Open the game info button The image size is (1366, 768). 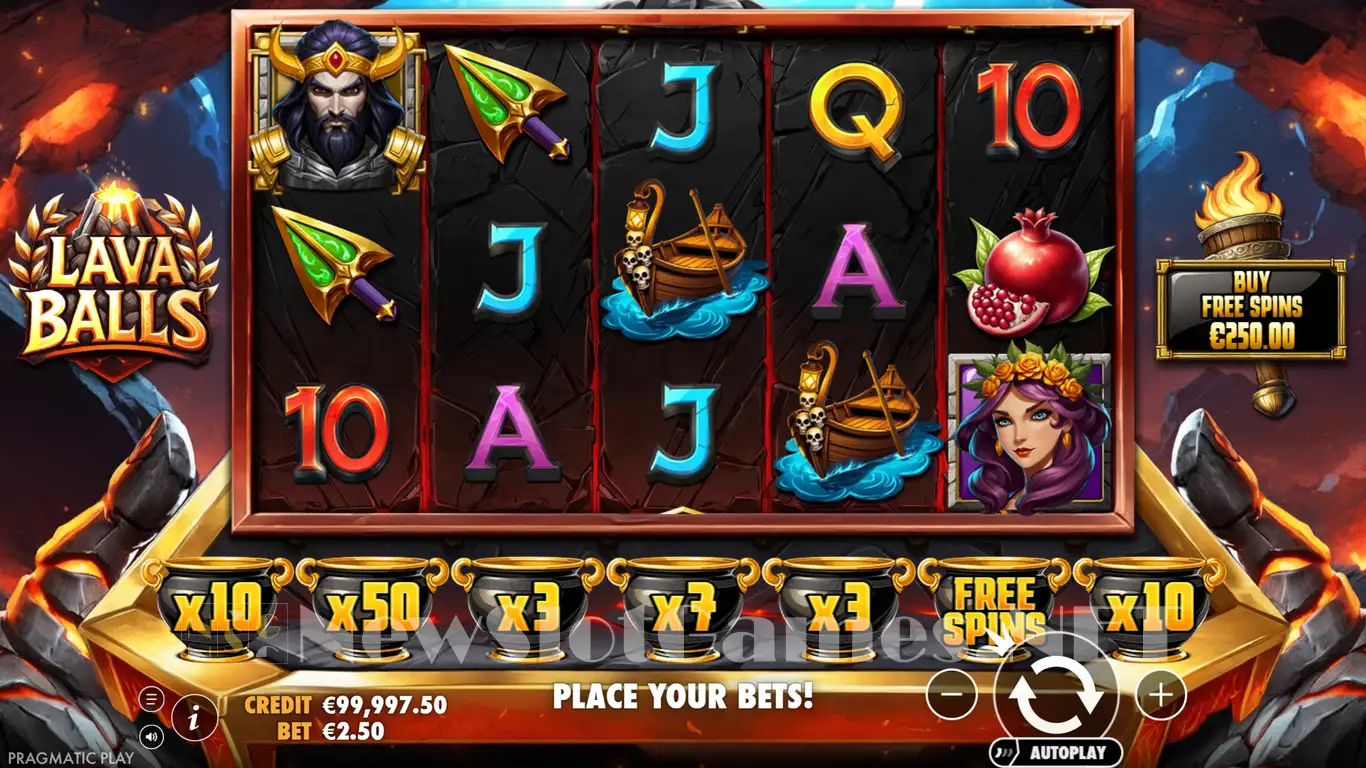coord(194,716)
